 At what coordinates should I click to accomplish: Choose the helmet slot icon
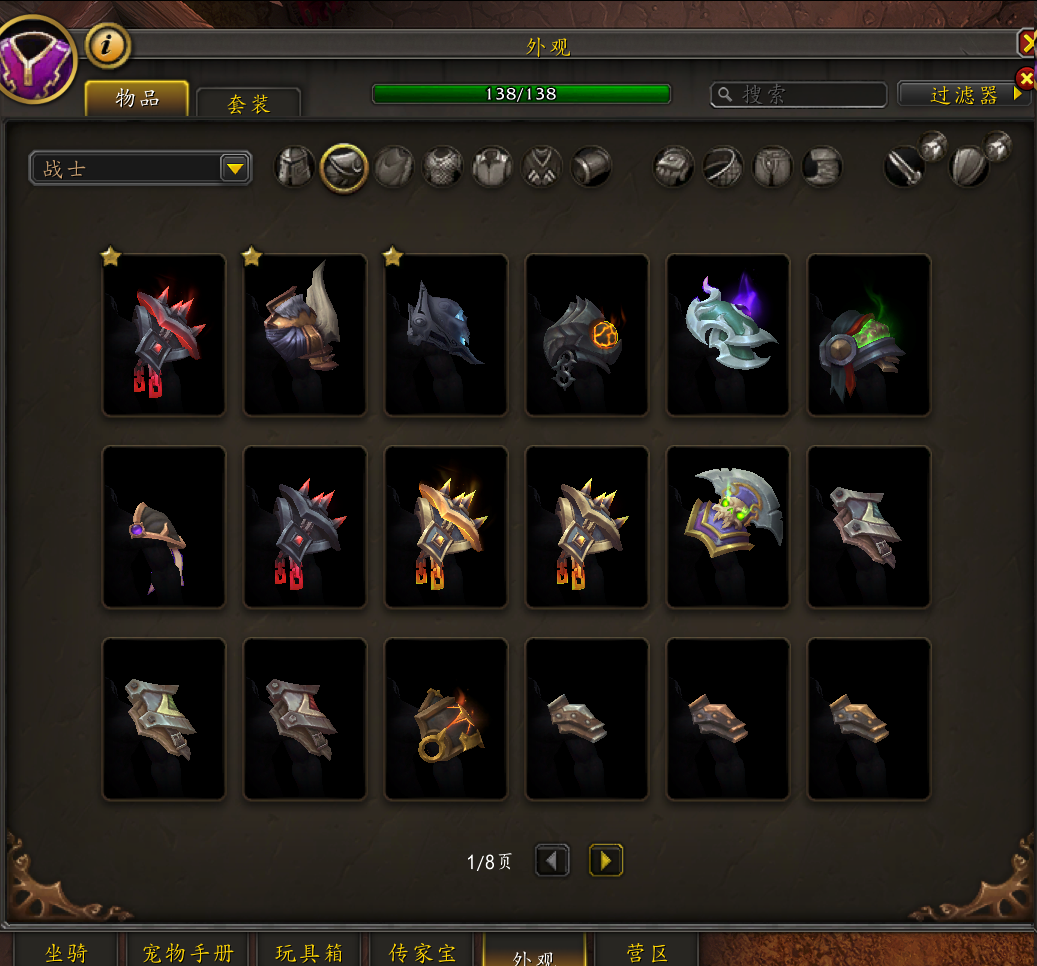click(x=295, y=166)
